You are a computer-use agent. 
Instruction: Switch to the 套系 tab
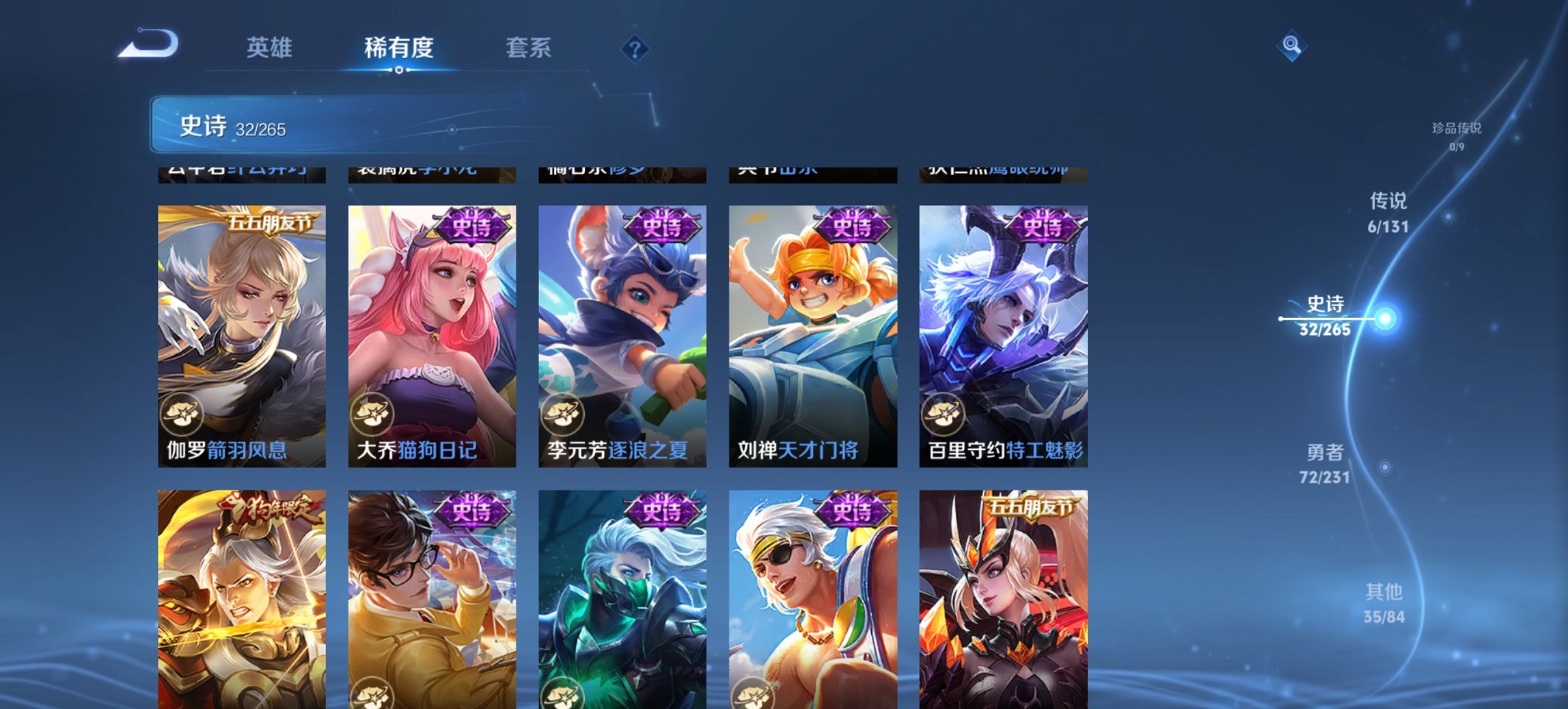[x=529, y=48]
